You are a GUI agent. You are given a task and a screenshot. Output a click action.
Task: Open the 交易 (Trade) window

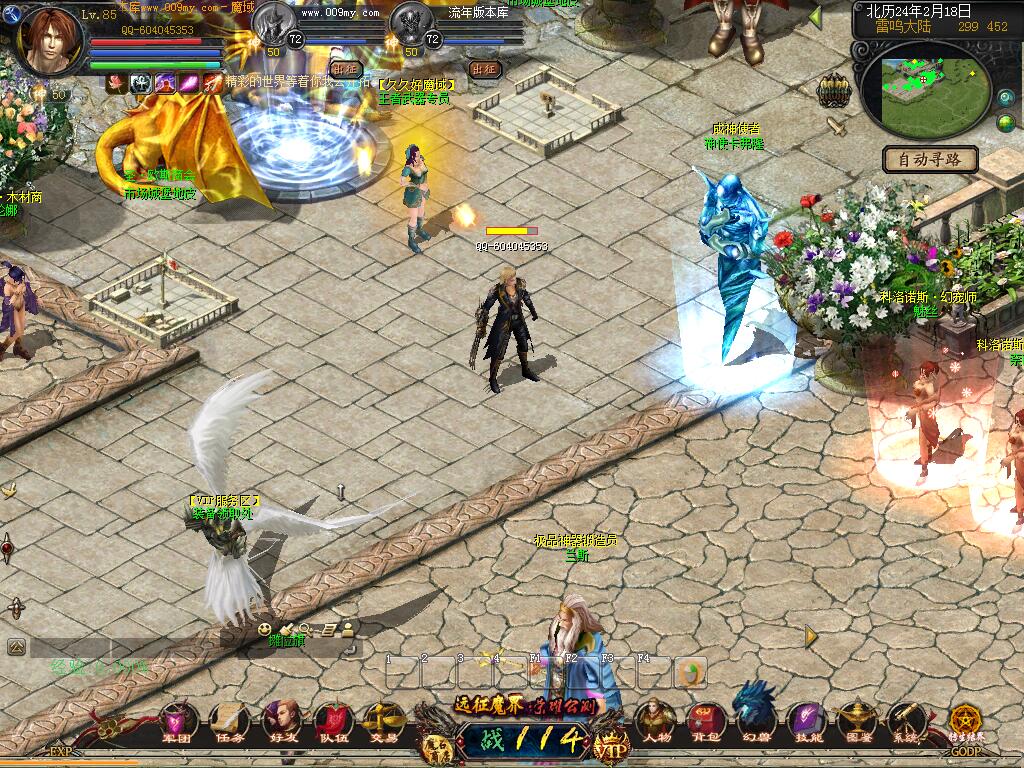pos(383,720)
